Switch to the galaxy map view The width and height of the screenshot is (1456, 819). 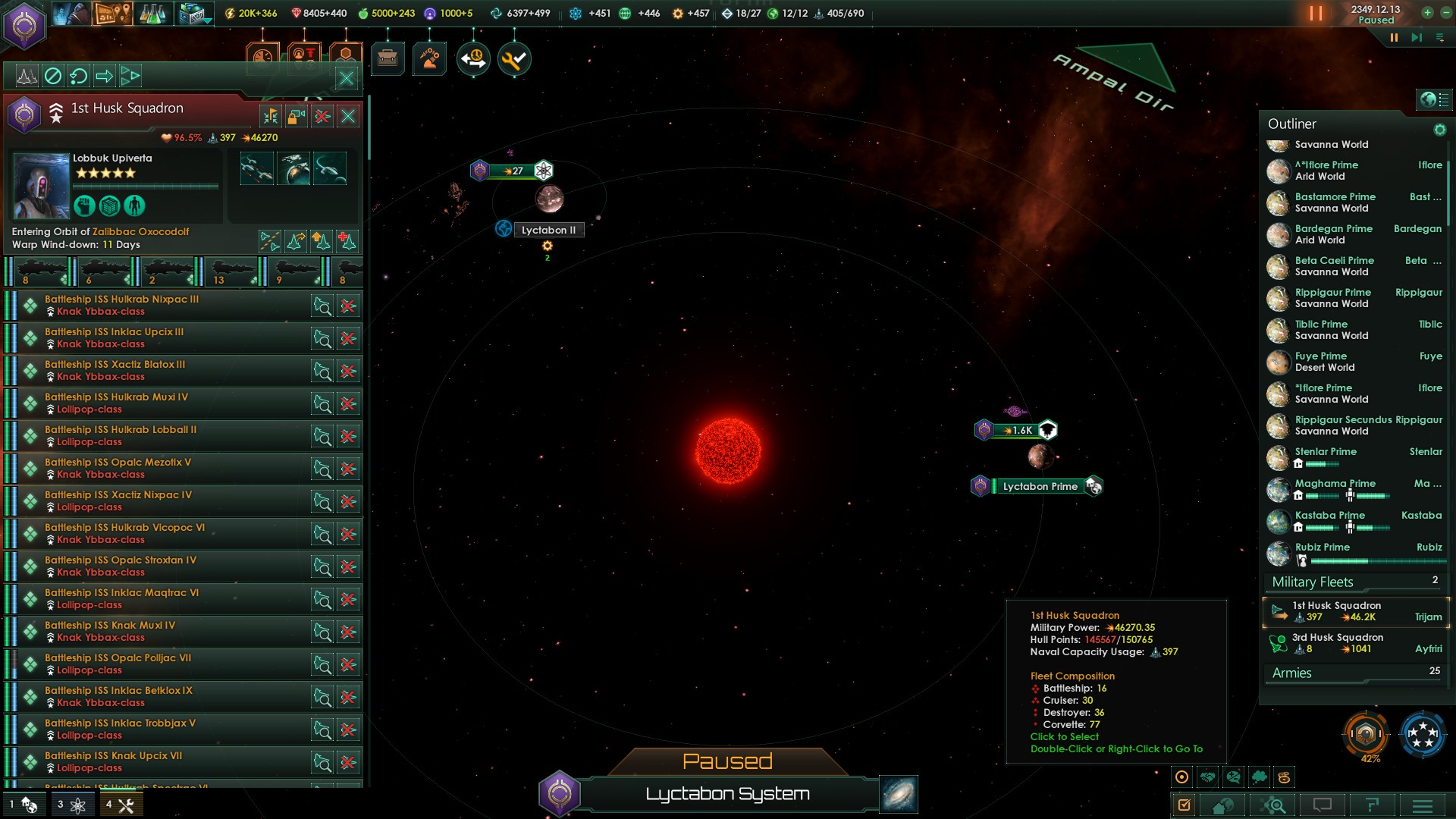pyautogui.click(x=899, y=794)
